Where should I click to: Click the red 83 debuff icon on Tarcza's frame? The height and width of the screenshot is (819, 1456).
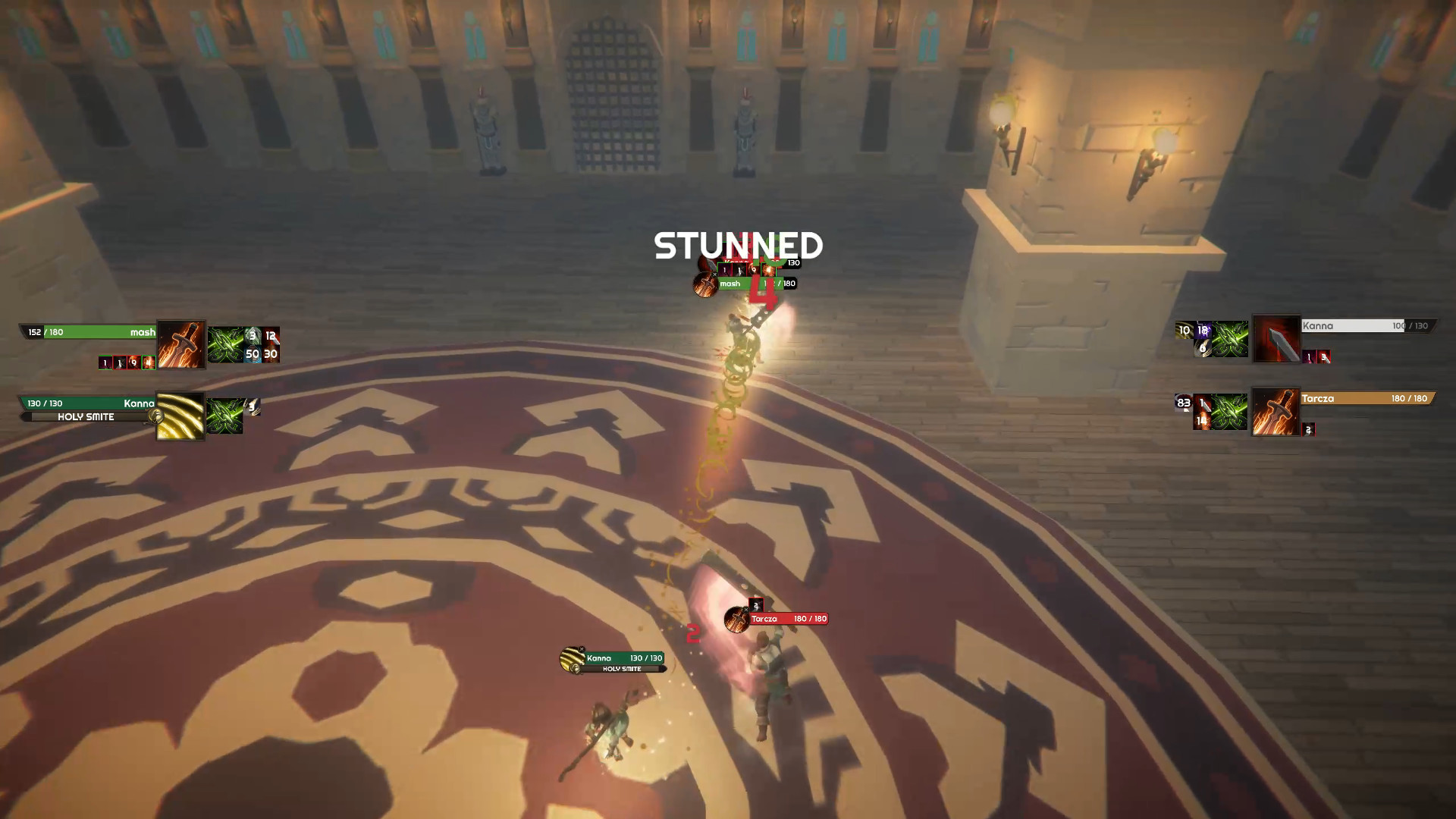pos(1185,401)
